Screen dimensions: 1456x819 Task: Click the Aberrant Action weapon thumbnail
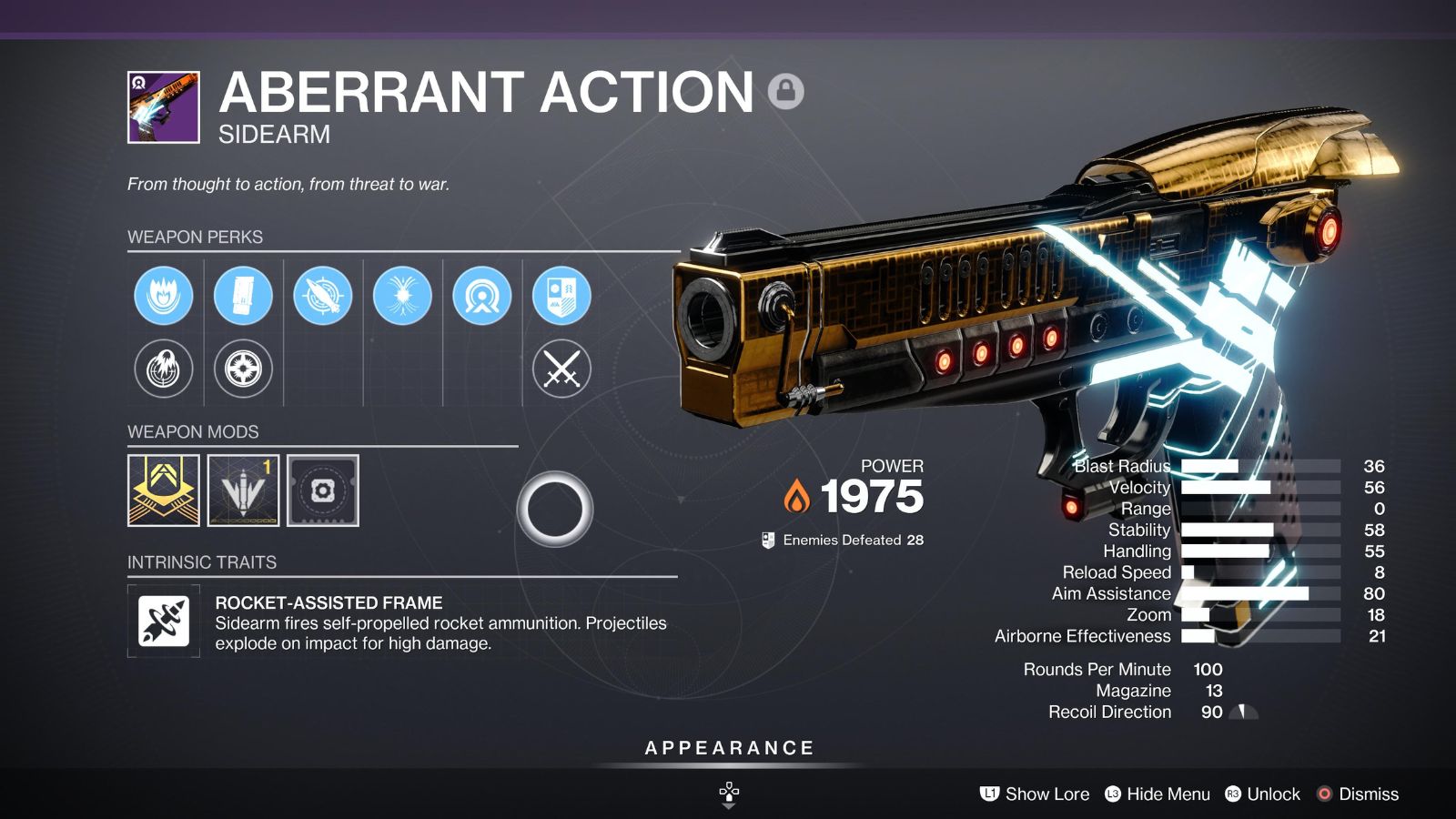tap(164, 107)
